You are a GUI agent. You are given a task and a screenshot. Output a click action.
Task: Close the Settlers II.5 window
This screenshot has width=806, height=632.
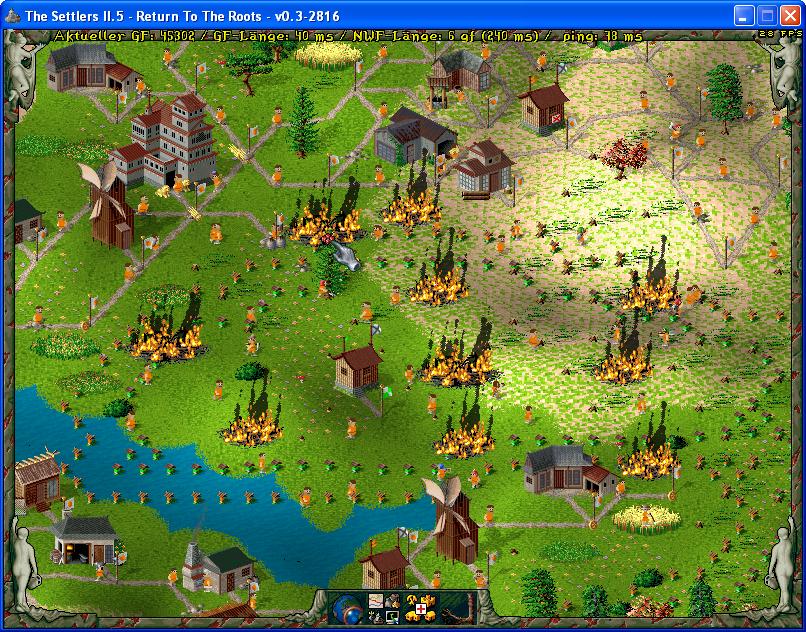[789, 15]
